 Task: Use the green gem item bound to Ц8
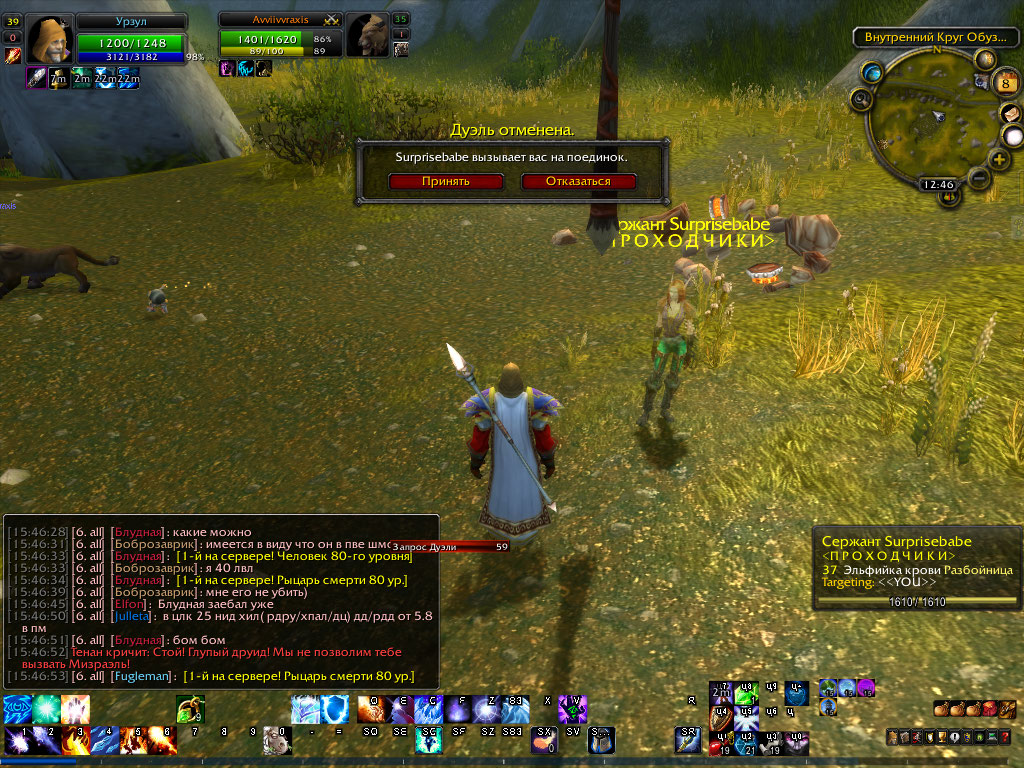pyautogui.click(x=745, y=694)
